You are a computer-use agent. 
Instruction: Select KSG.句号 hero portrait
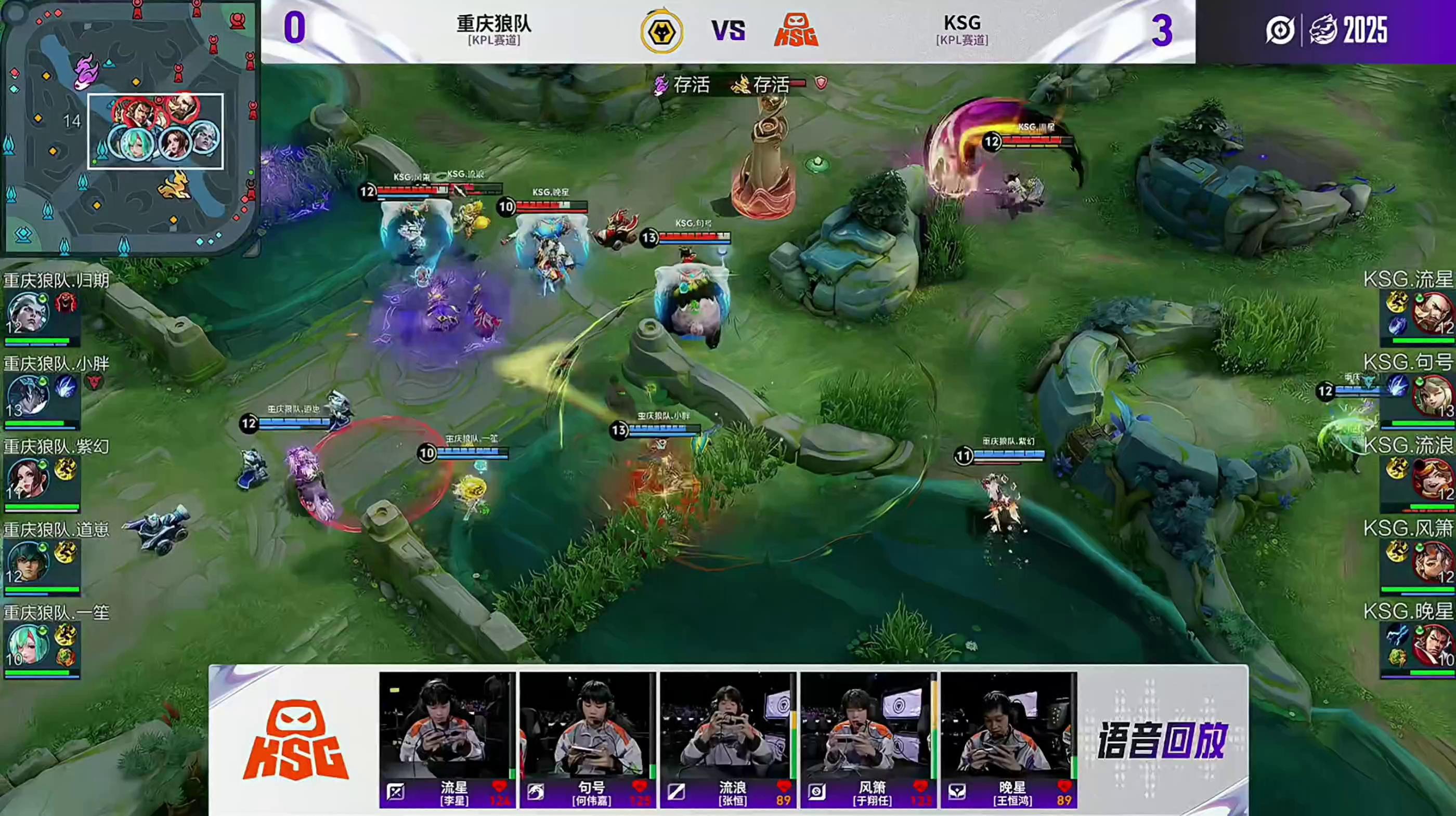tap(1432, 396)
